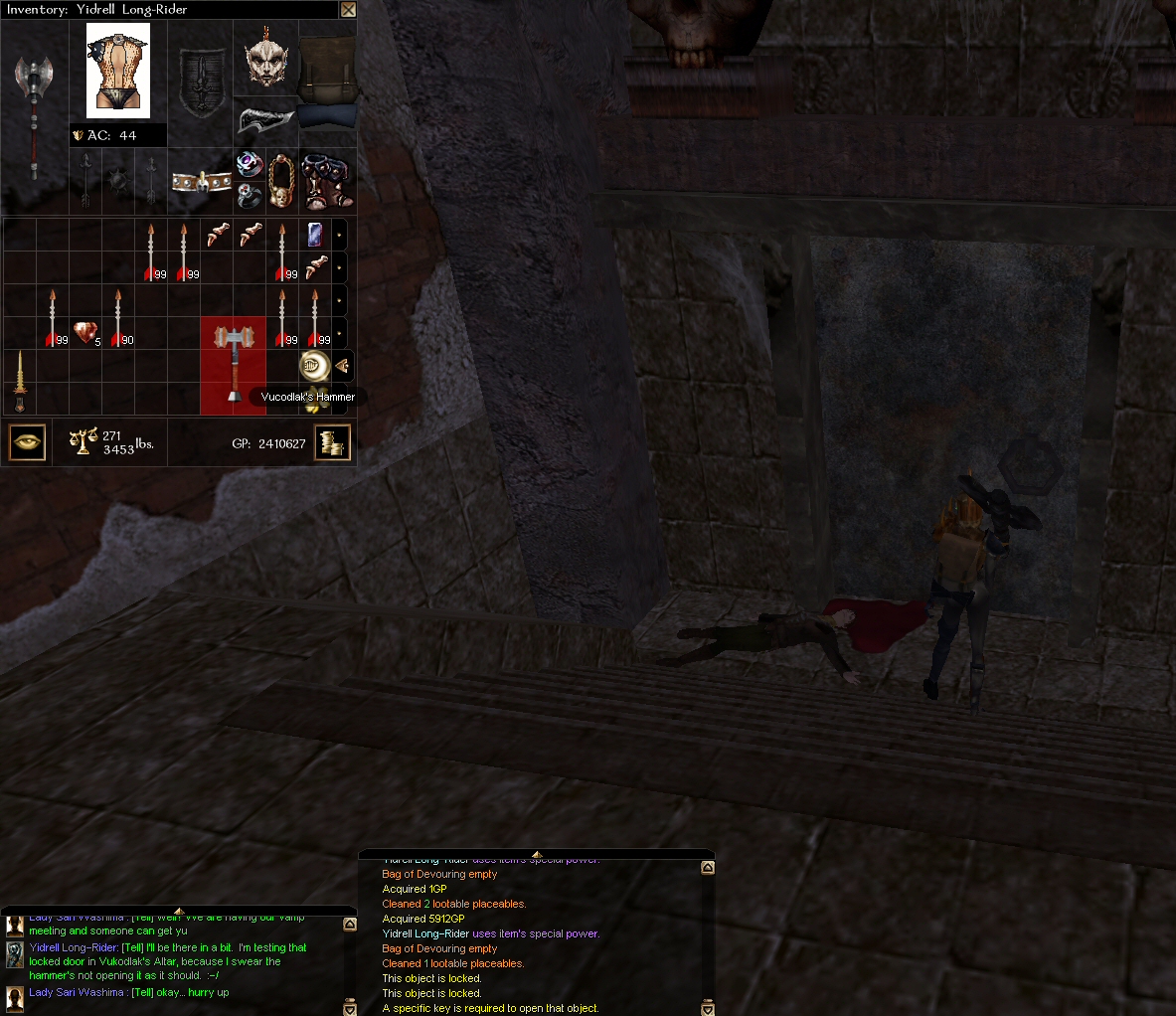The width and height of the screenshot is (1176, 1016).
Task: Click the blue crystal card item
Action: (x=315, y=236)
